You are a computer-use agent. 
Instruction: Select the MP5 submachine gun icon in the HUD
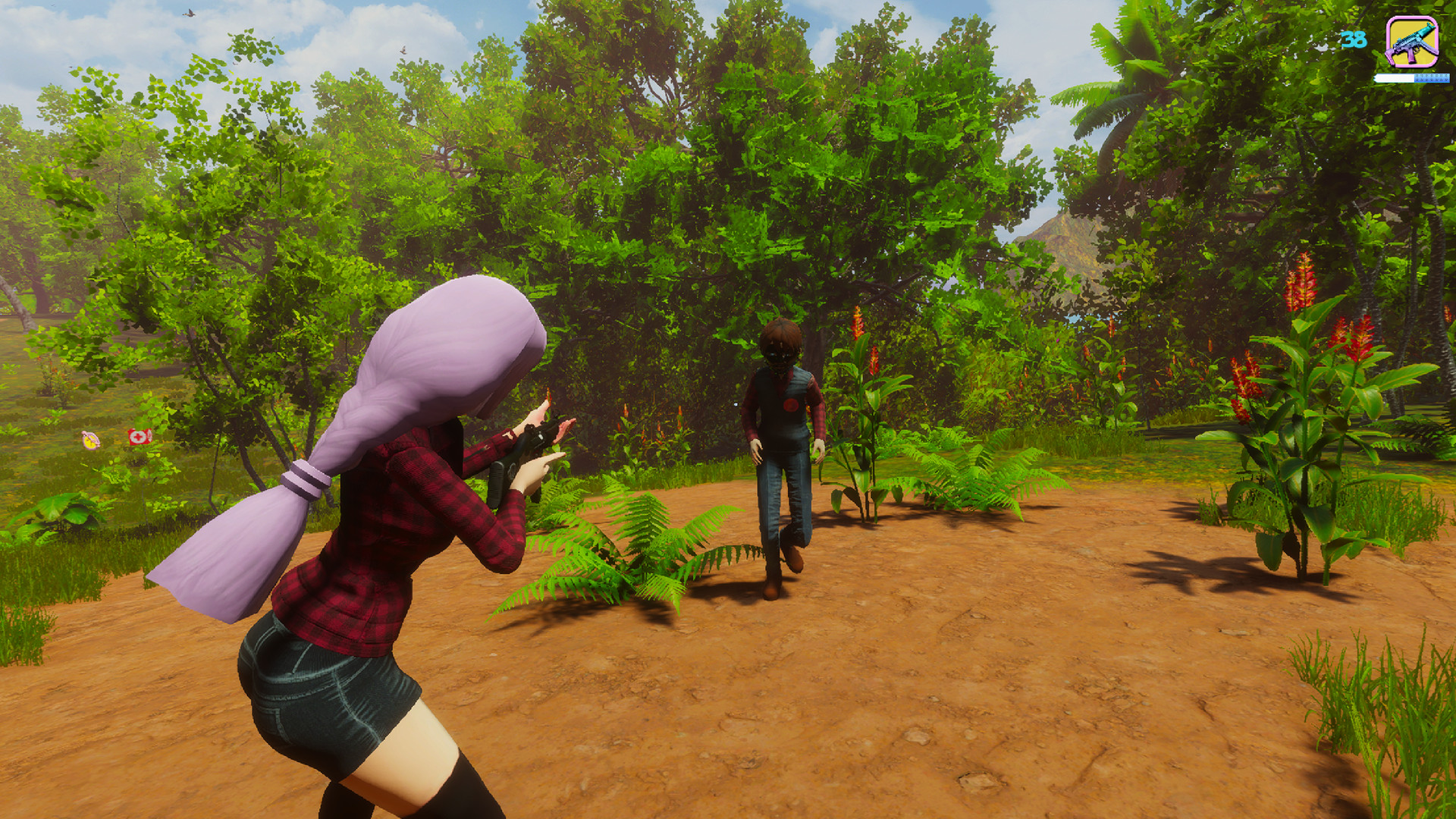[x=1412, y=42]
